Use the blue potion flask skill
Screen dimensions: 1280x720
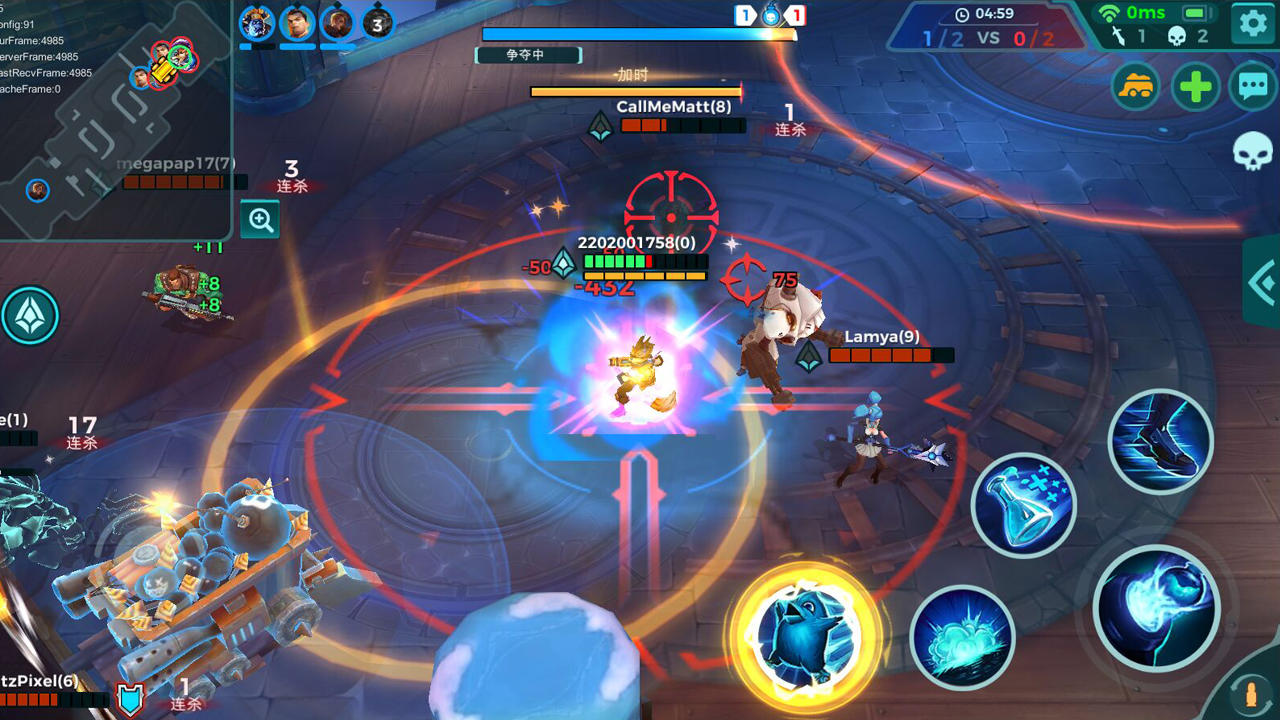click(x=1024, y=503)
